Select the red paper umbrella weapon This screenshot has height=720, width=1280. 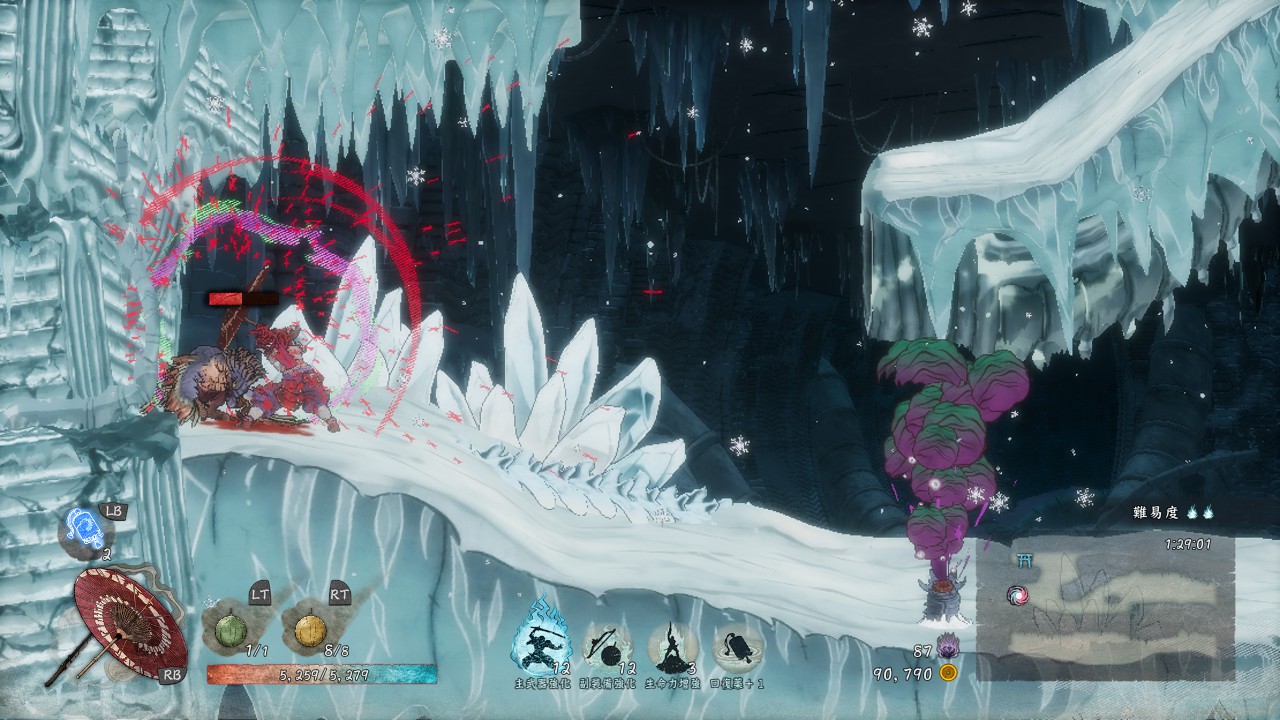(x=128, y=623)
